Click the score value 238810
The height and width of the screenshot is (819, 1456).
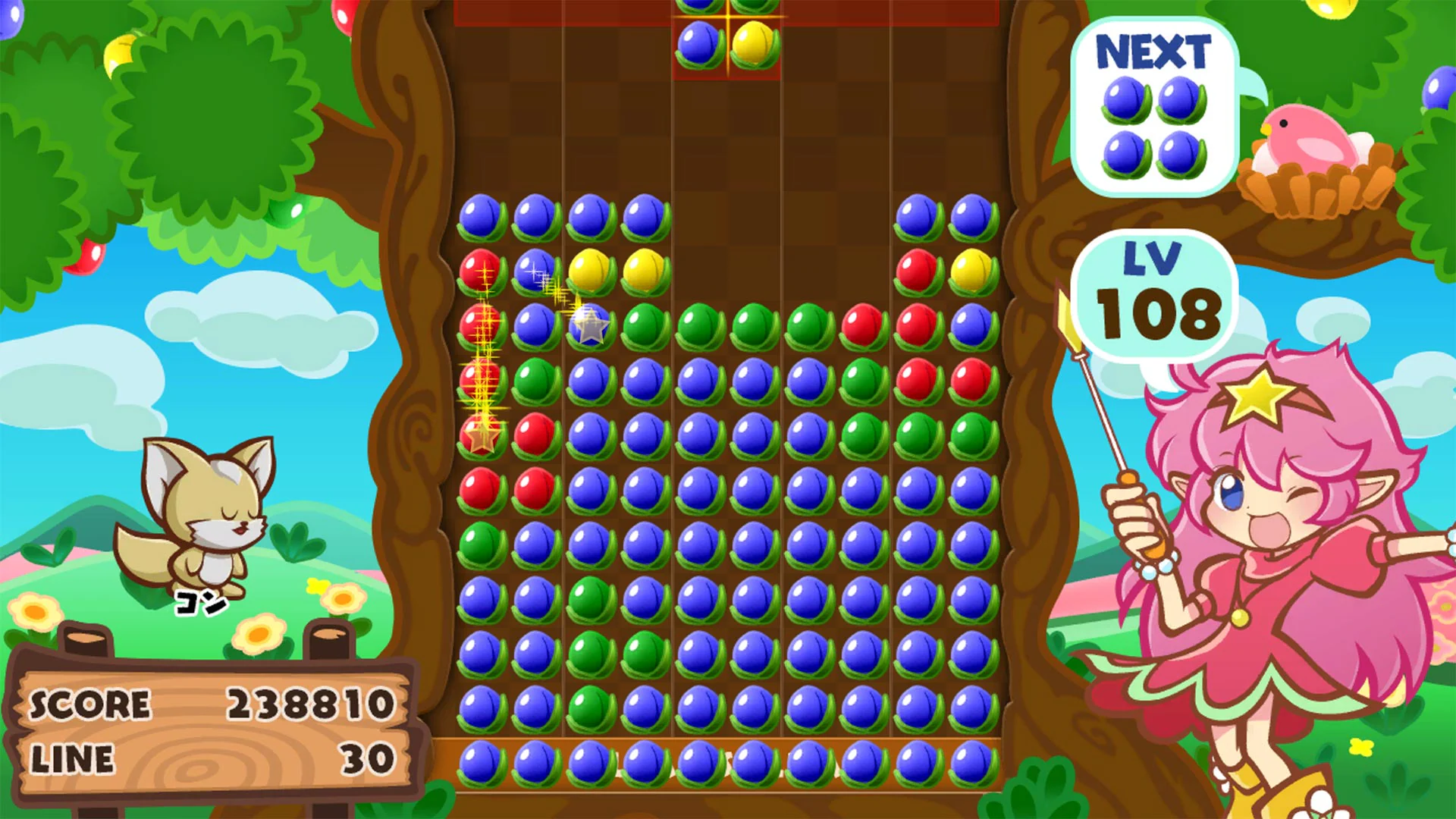point(312,704)
